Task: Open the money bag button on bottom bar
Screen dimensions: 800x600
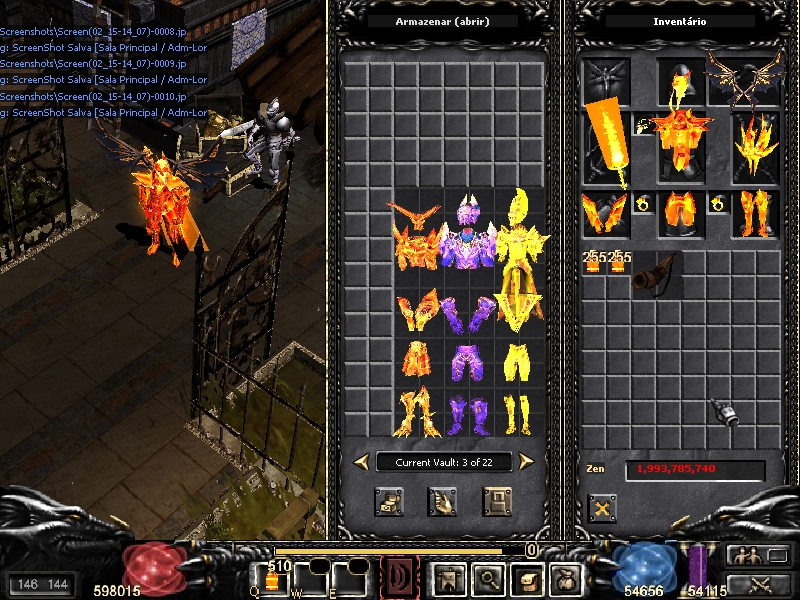Action: 565,578
